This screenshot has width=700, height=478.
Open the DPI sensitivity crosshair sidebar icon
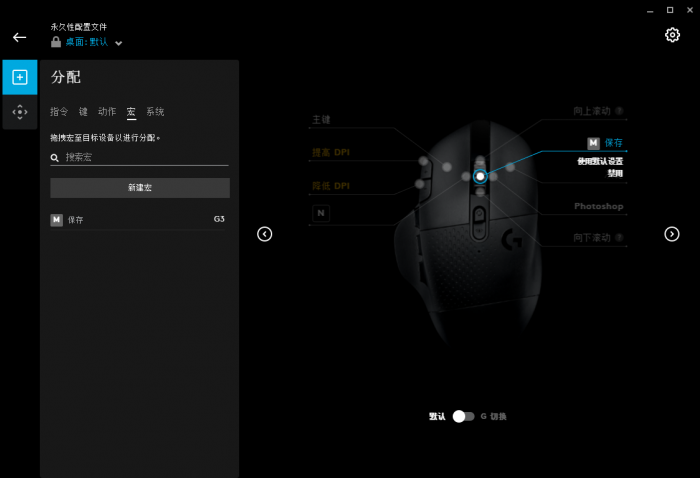[19, 112]
